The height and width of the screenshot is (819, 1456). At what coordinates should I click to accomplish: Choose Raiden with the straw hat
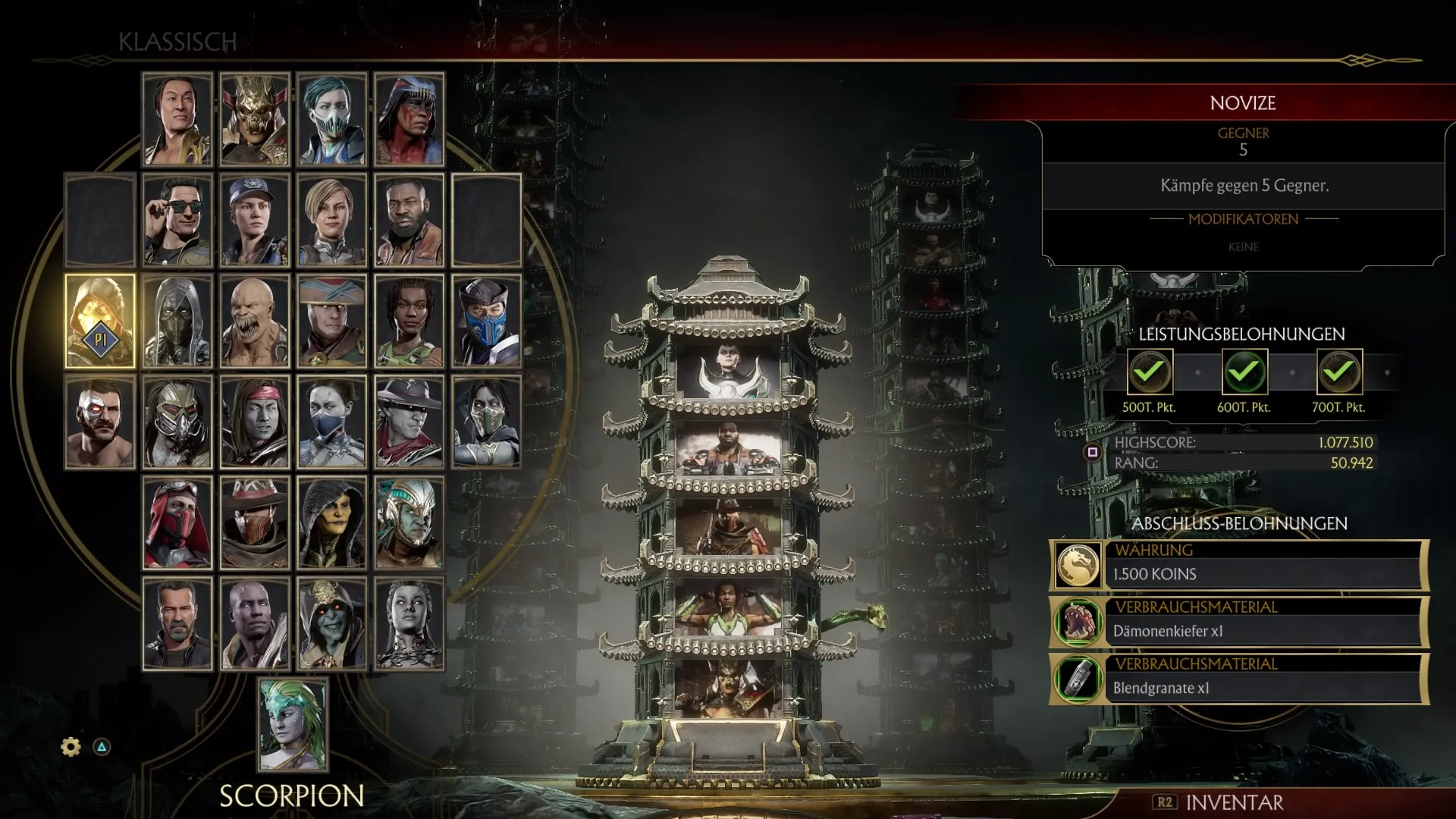pyautogui.click(x=331, y=322)
